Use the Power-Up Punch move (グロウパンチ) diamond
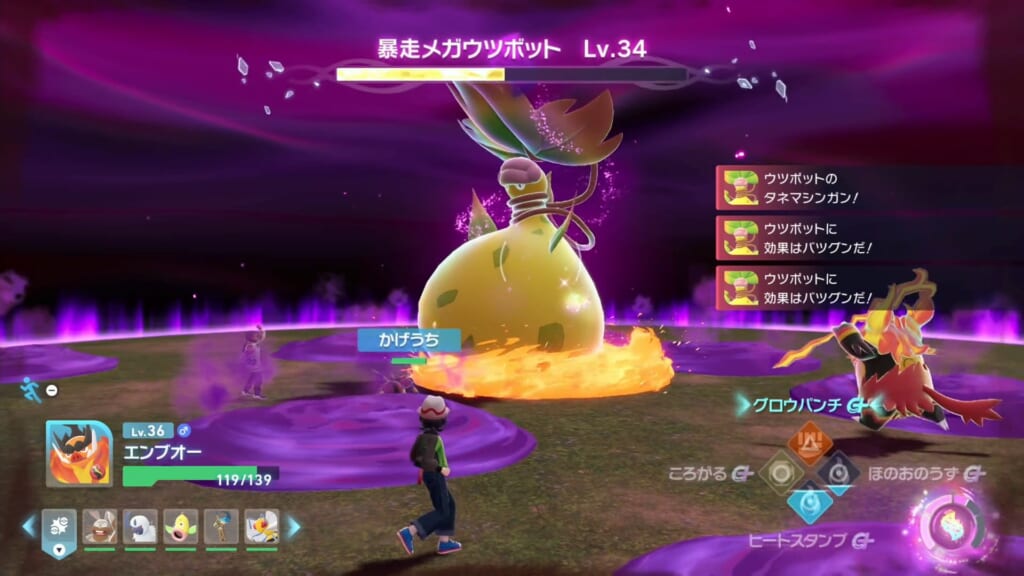 click(808, 440)
